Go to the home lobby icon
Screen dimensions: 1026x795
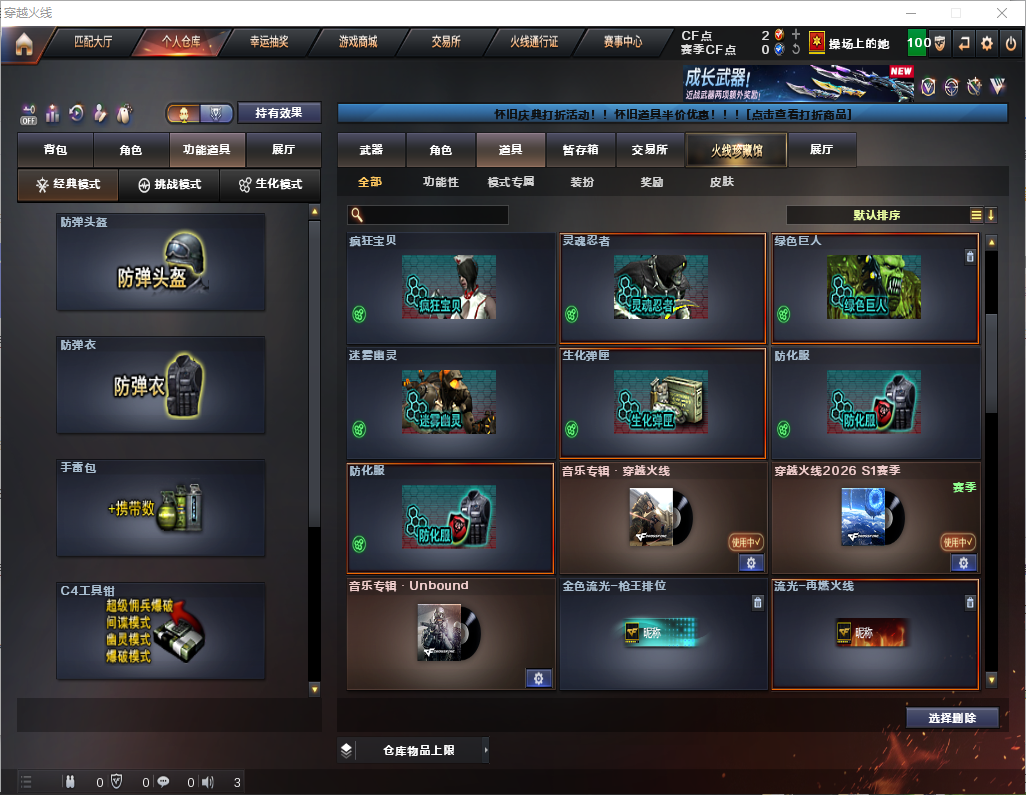(24, 44)
